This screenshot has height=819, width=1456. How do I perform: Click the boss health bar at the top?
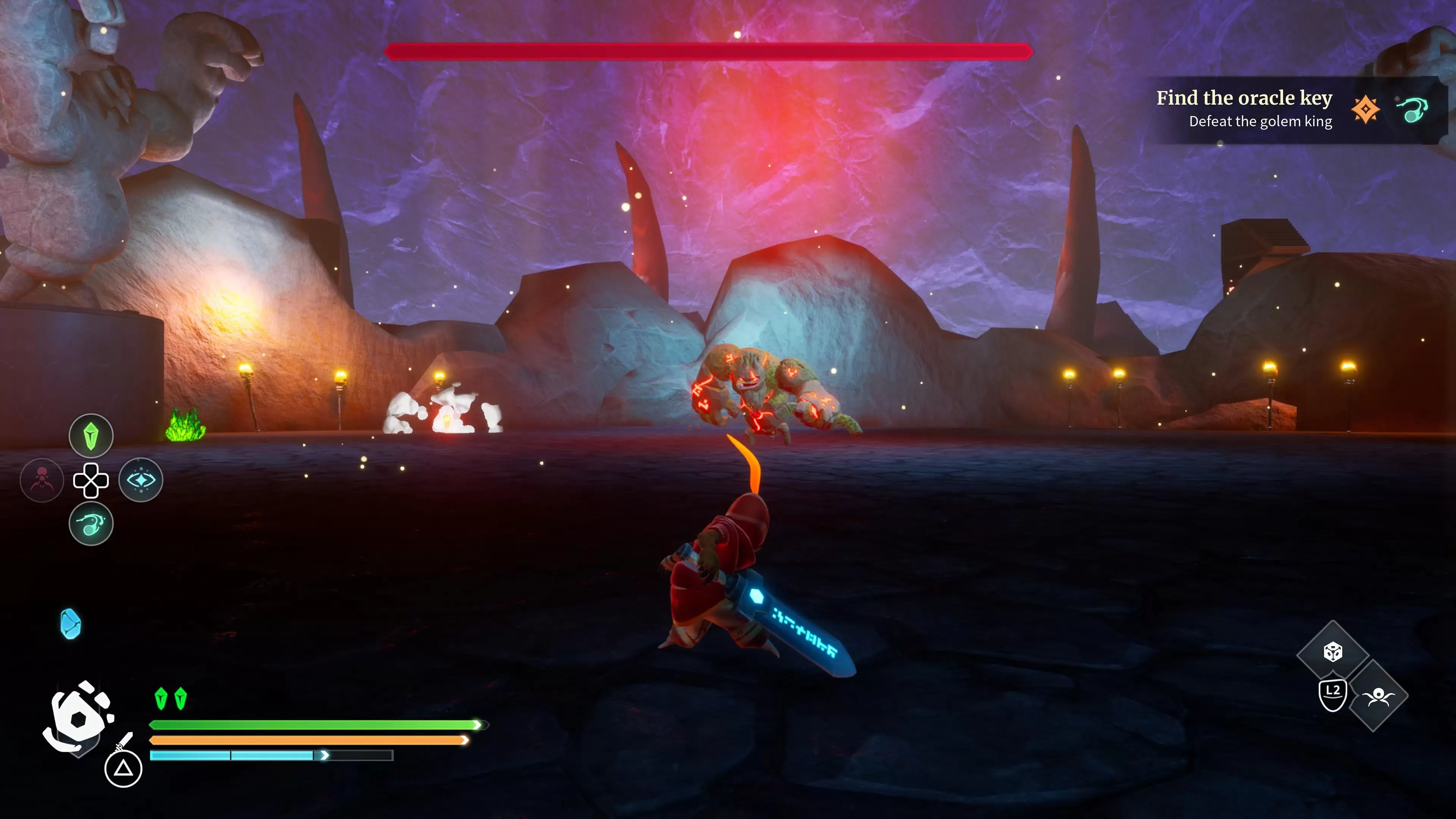709,52
